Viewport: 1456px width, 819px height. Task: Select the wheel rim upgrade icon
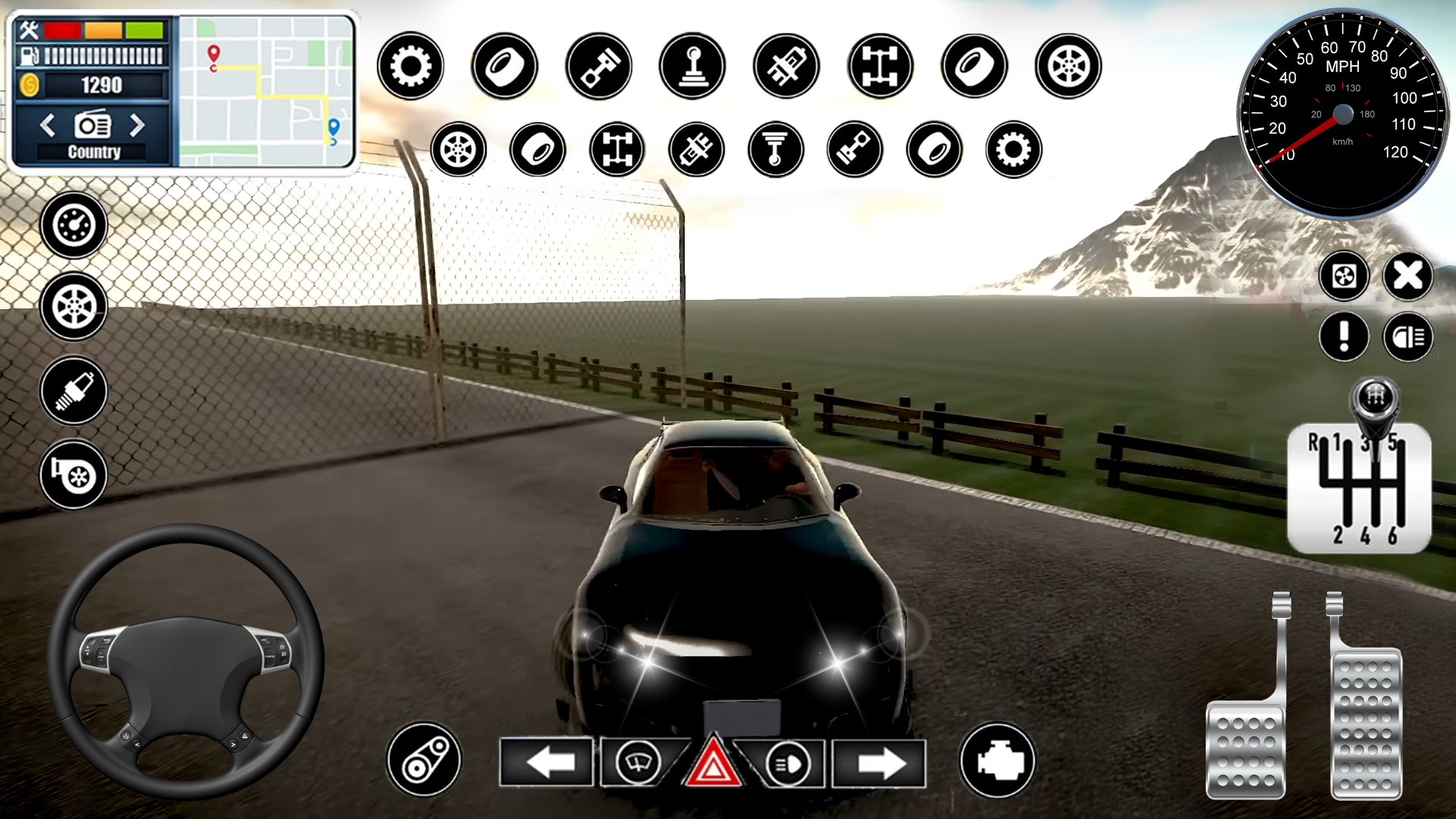pos(1068,67)
